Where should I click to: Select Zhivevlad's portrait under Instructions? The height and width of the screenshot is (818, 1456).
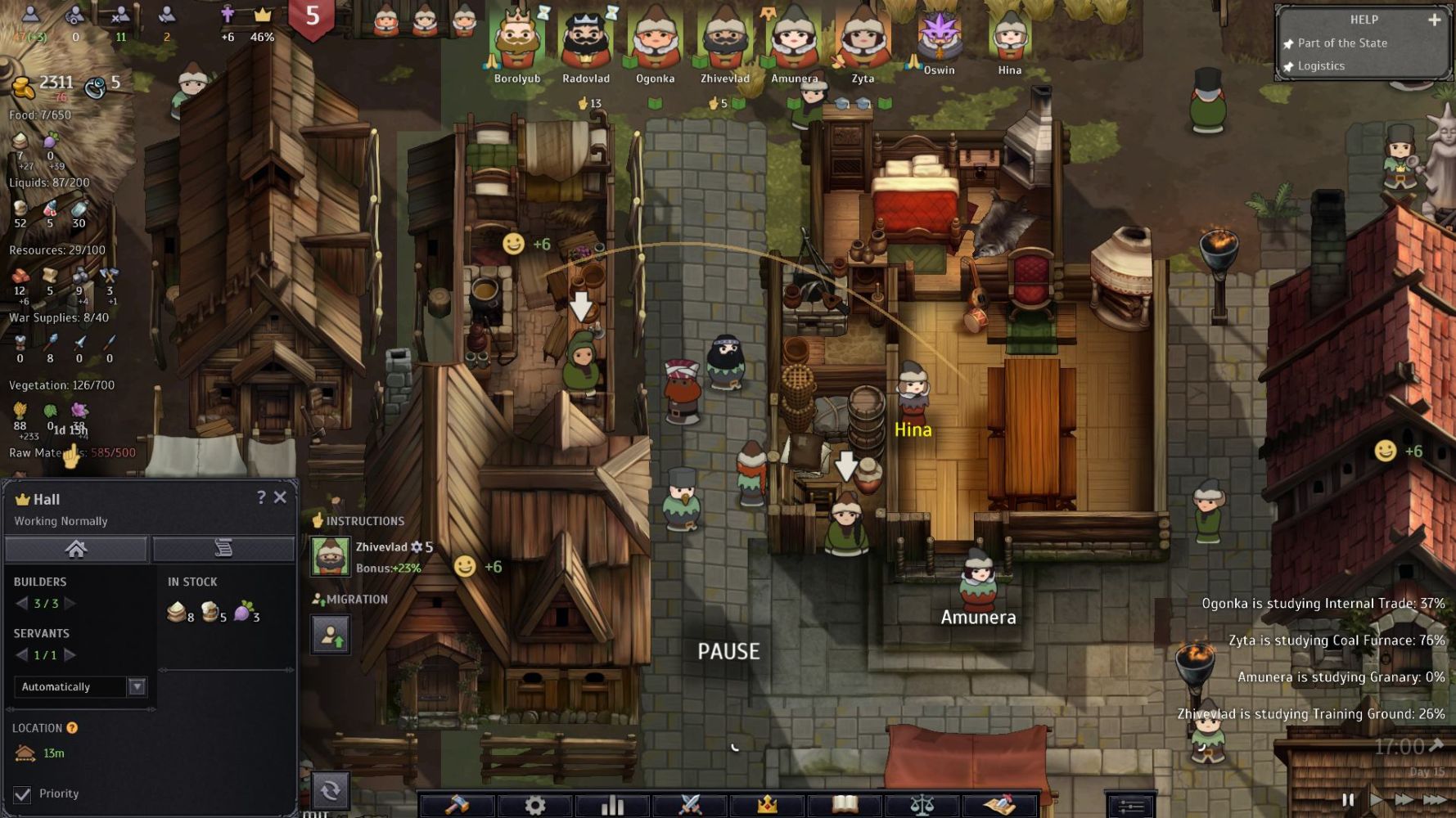tap(330, 557)
